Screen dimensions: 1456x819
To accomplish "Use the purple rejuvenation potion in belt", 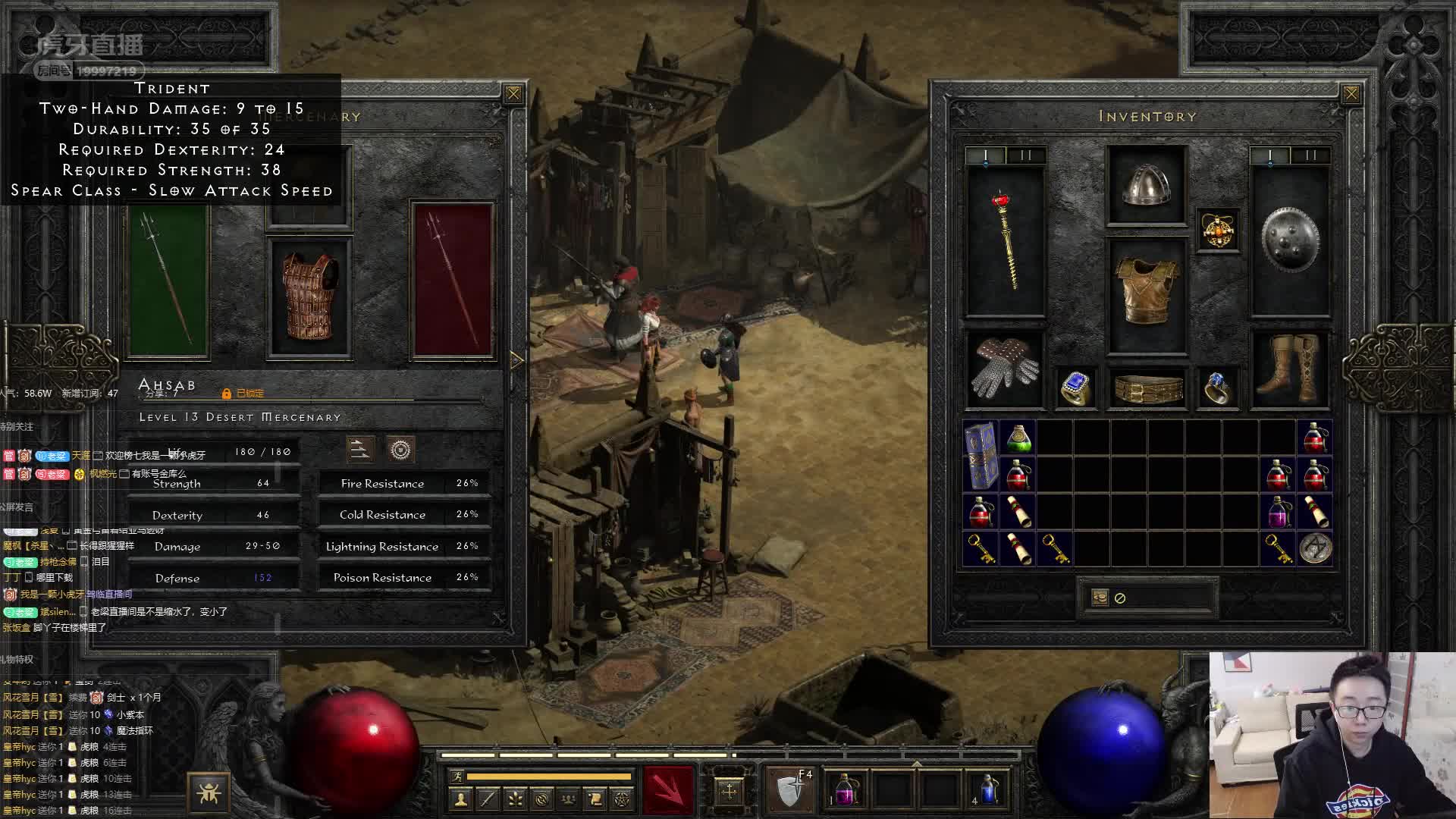I will click(846, 789).
